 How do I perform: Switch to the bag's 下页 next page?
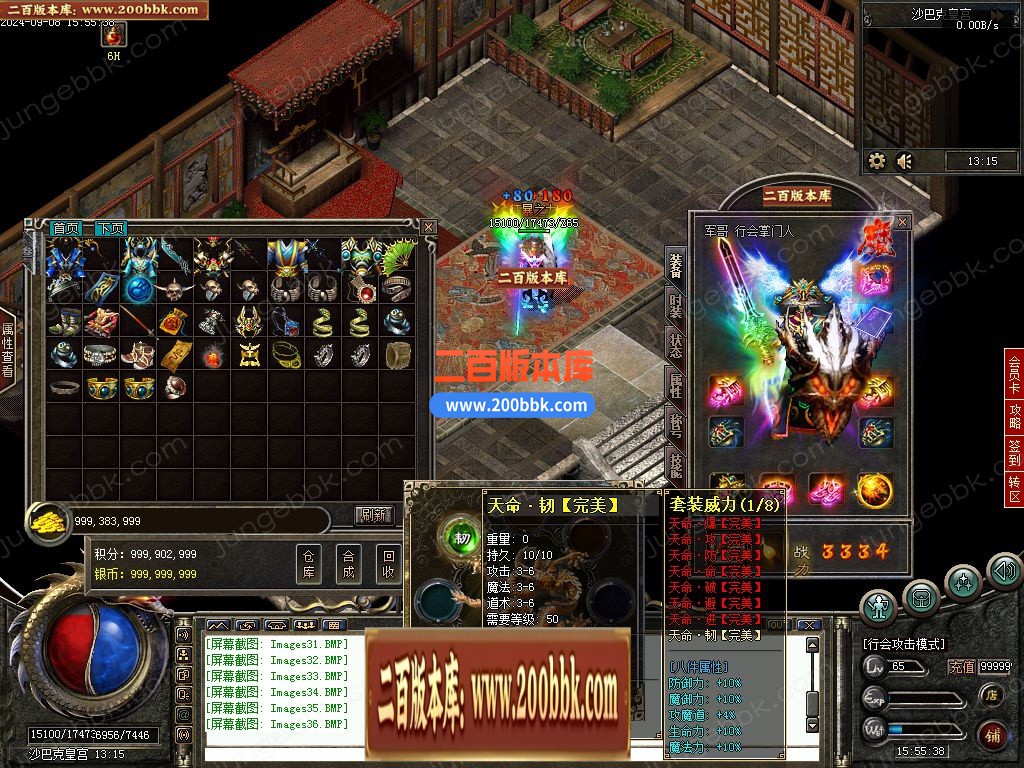(110, 229)
